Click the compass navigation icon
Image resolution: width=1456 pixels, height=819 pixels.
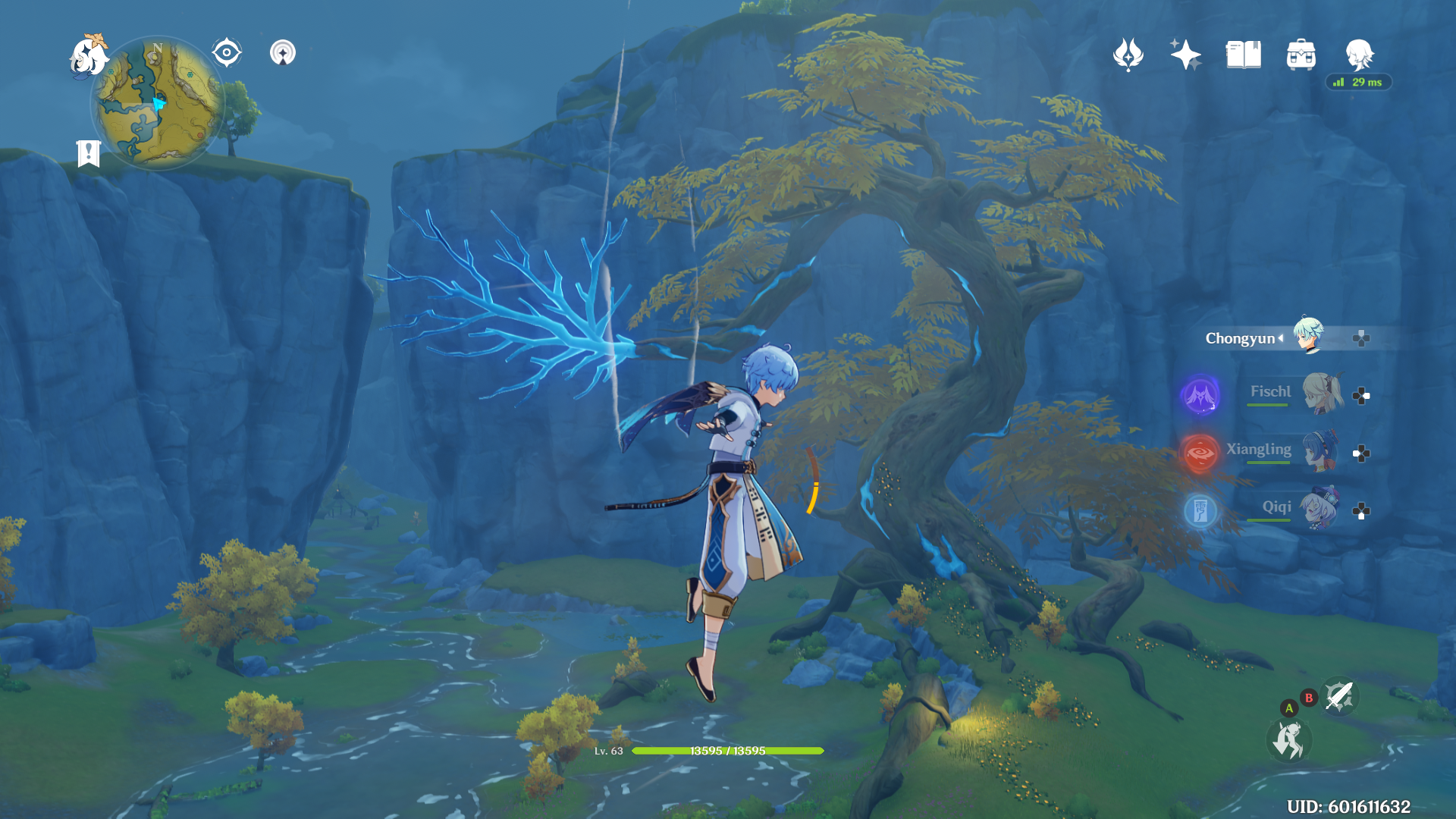[225, 51]
